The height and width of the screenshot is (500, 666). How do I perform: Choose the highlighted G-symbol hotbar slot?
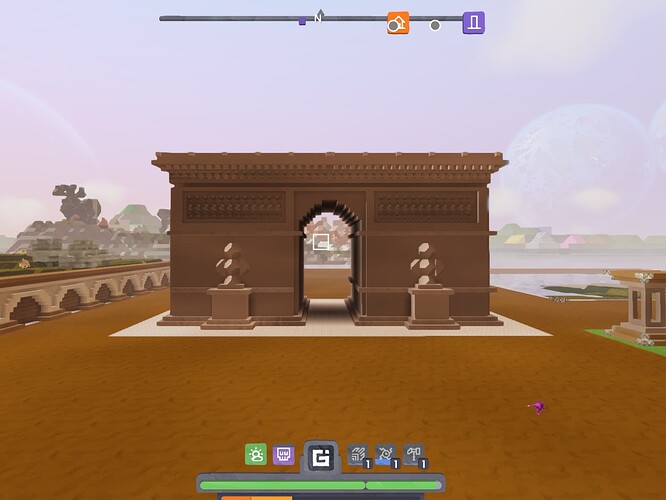320,458
